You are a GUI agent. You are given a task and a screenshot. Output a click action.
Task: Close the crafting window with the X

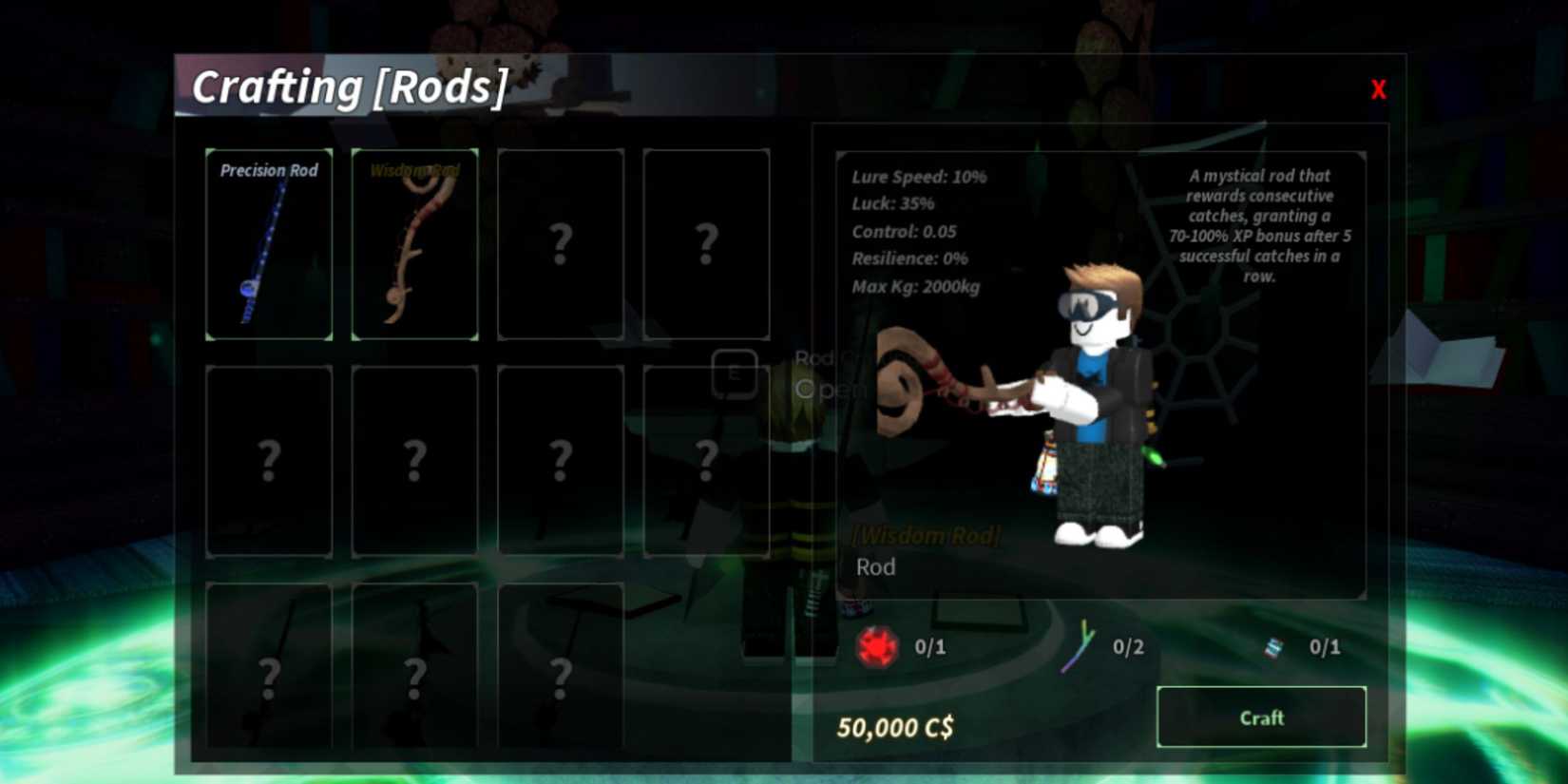pyautogui.click(x=1378, y=89)
